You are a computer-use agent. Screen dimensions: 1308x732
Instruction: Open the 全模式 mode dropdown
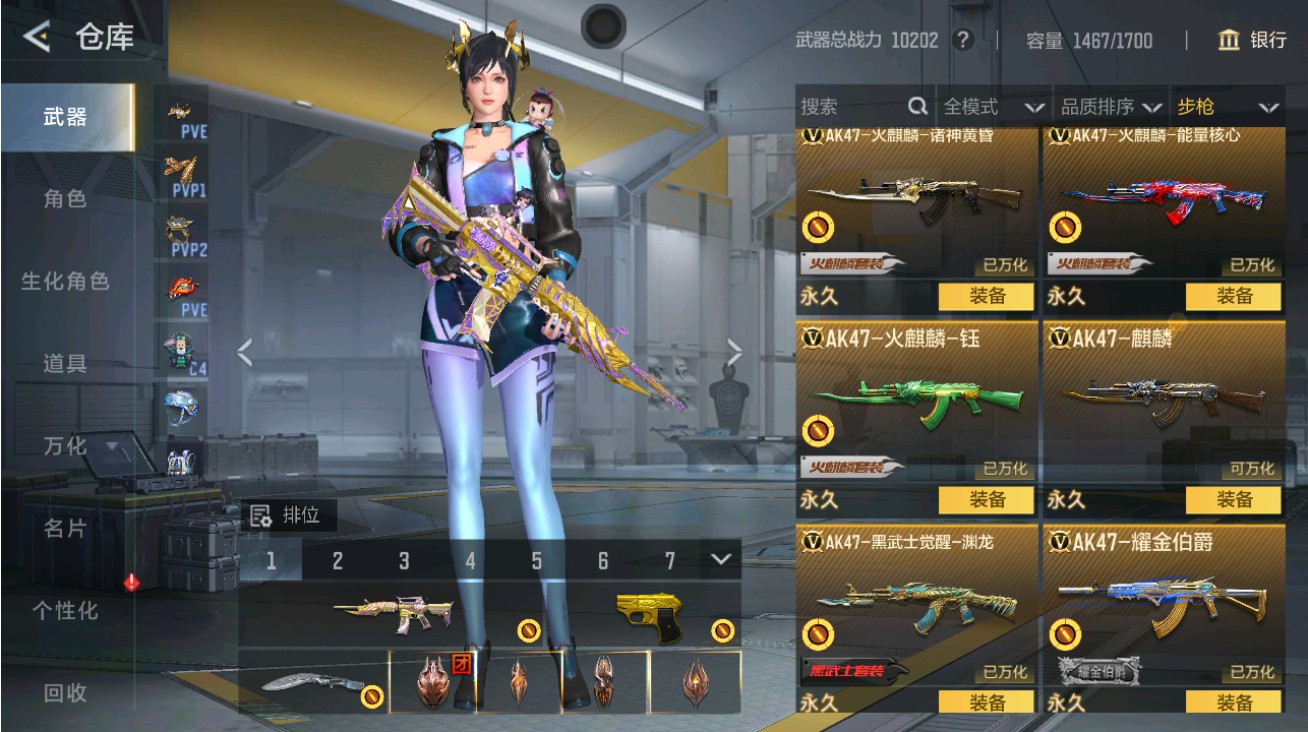[x=992, y=107]
